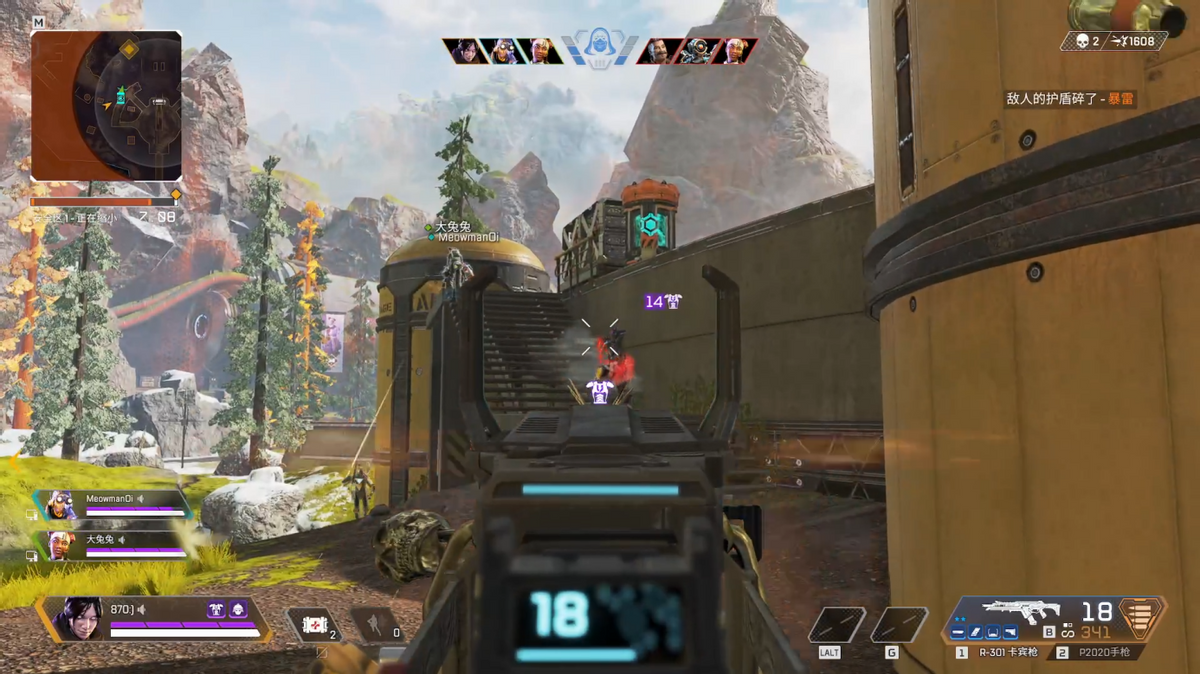Image resolution: width=1200 pixels, height=674 pixels.
Task: Click the purple body armor icon beside your name
Action: coord(216,609)
